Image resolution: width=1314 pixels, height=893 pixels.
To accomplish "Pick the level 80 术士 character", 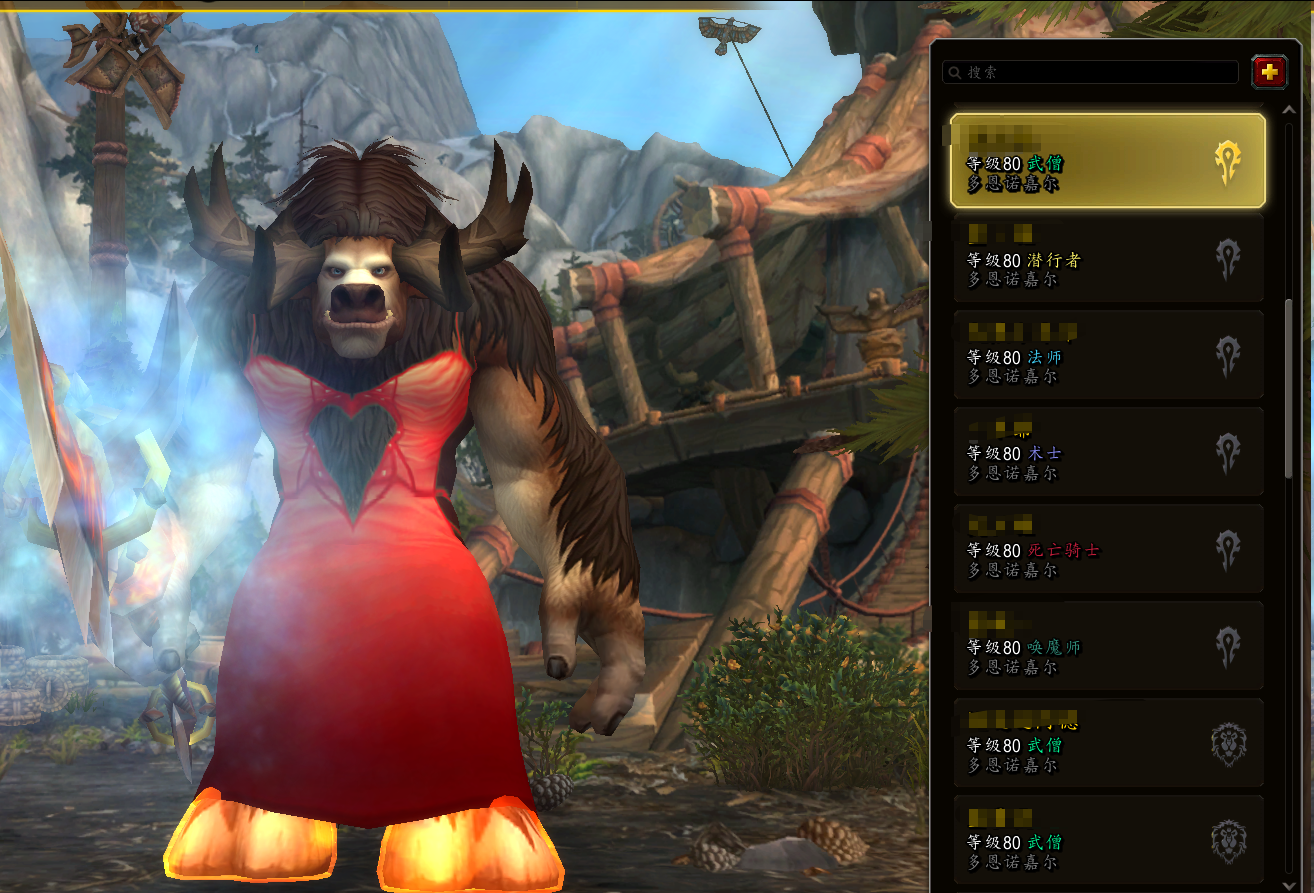I will coord(1107,452).
